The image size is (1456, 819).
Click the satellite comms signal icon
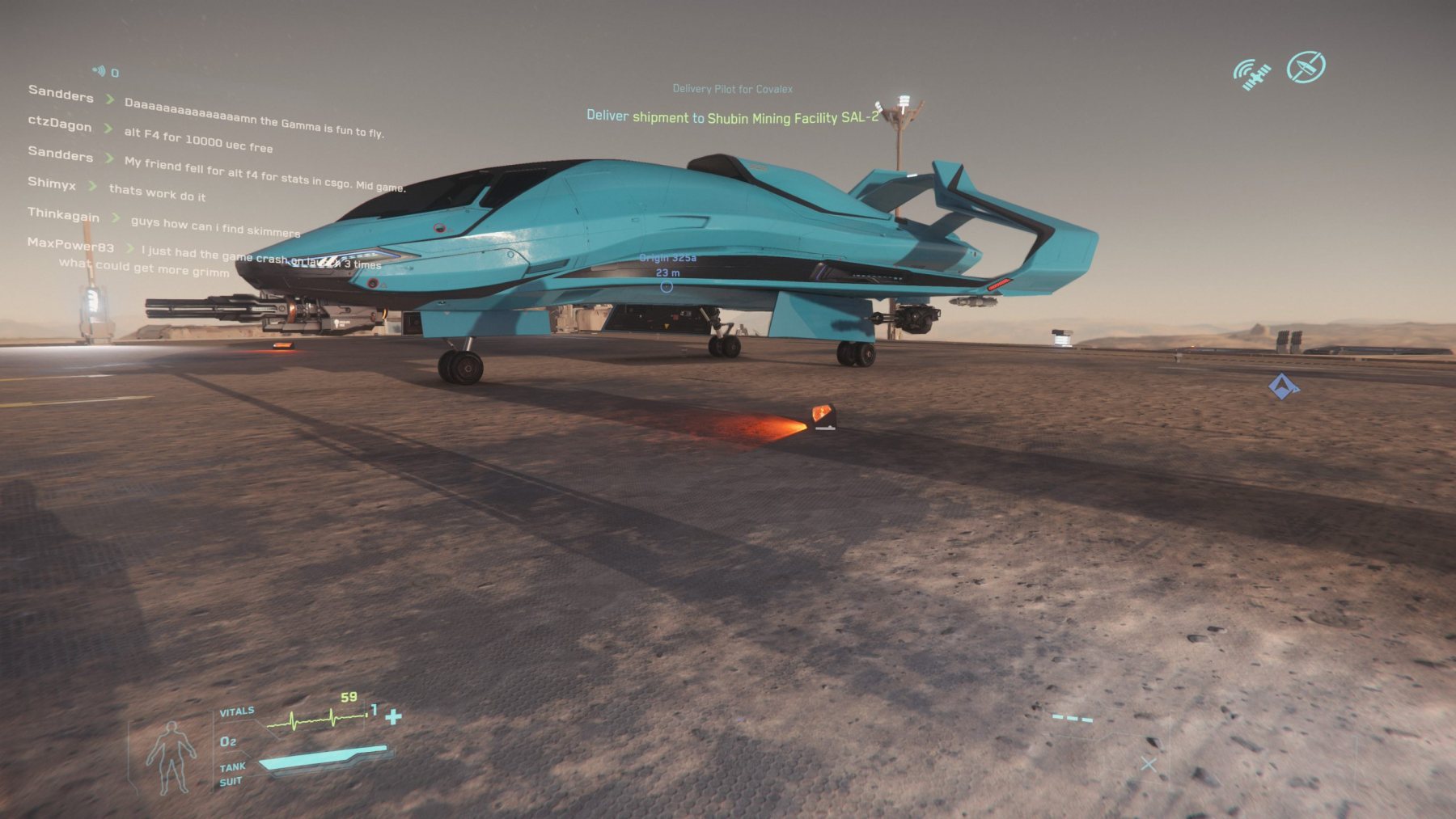point(1251,74)
